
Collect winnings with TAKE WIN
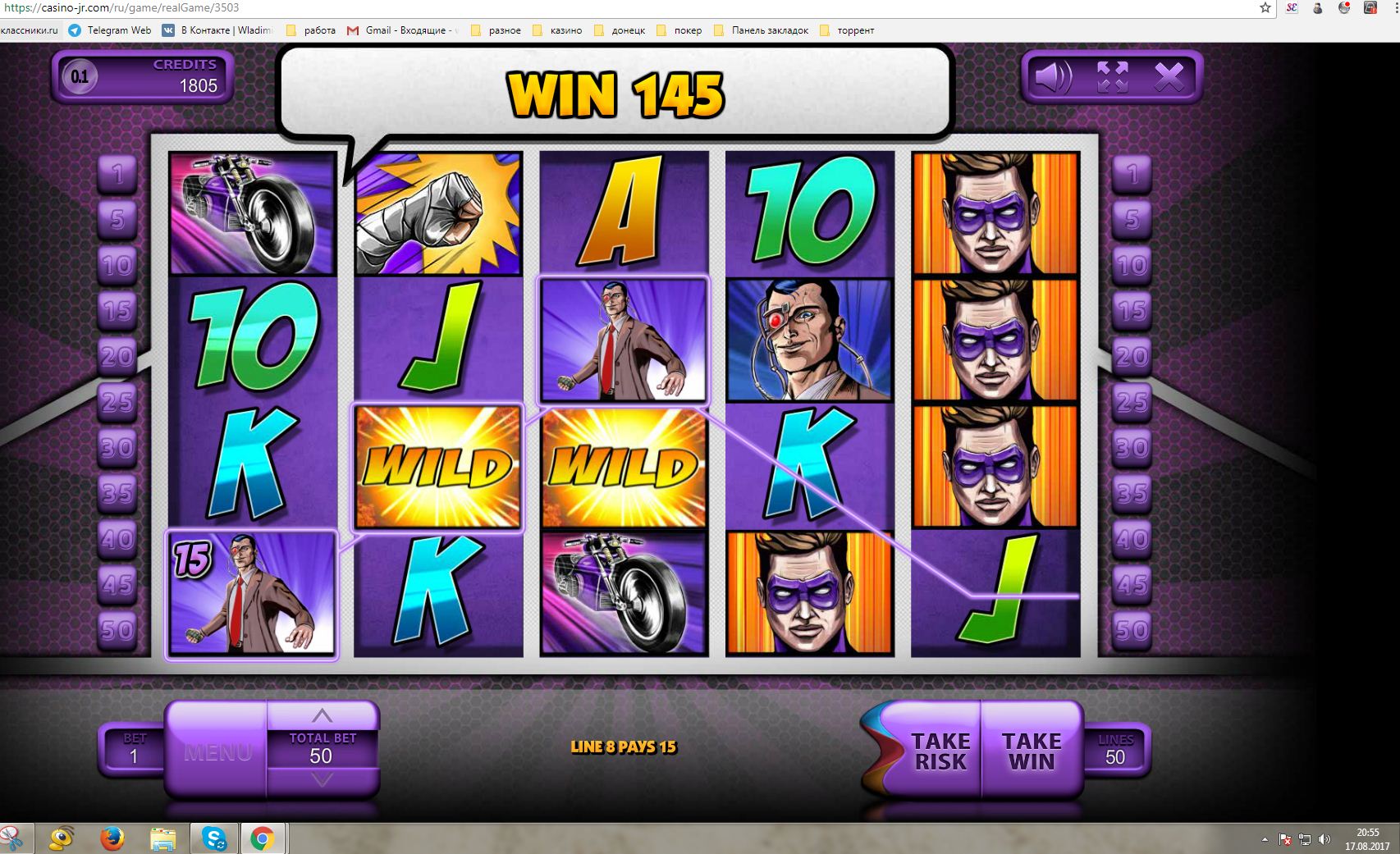(x=1032, y=751)
